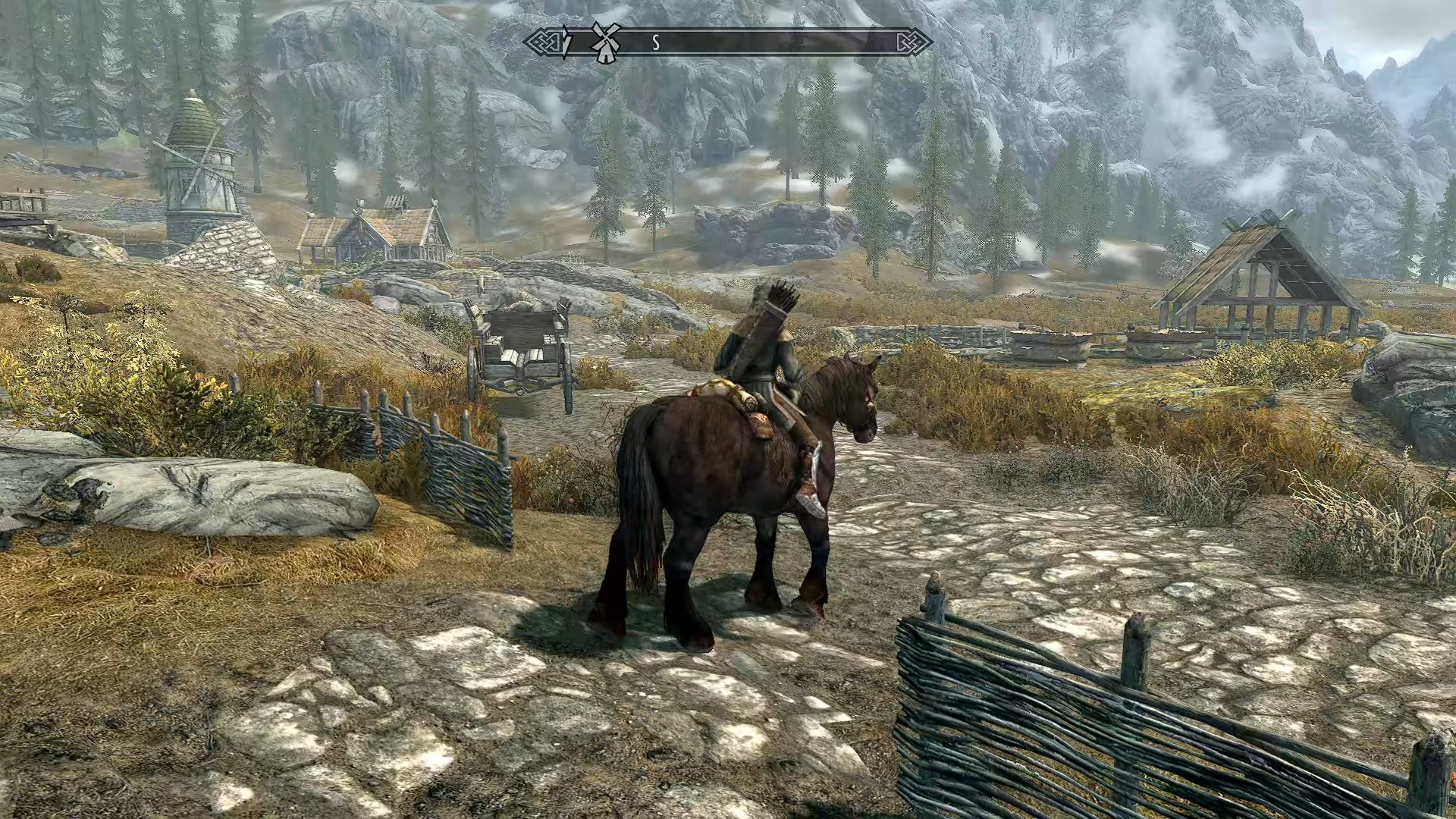Select the partially hidden marker at the compass edge
This screenshot has width=1456, height=819.
click(567, 42)
